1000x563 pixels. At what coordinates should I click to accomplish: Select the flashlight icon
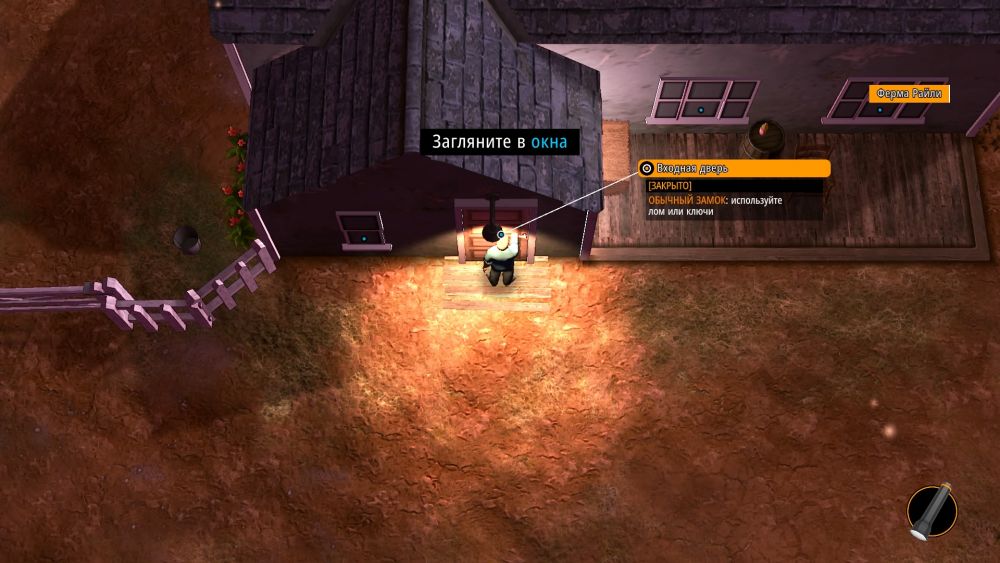(932, 512)
